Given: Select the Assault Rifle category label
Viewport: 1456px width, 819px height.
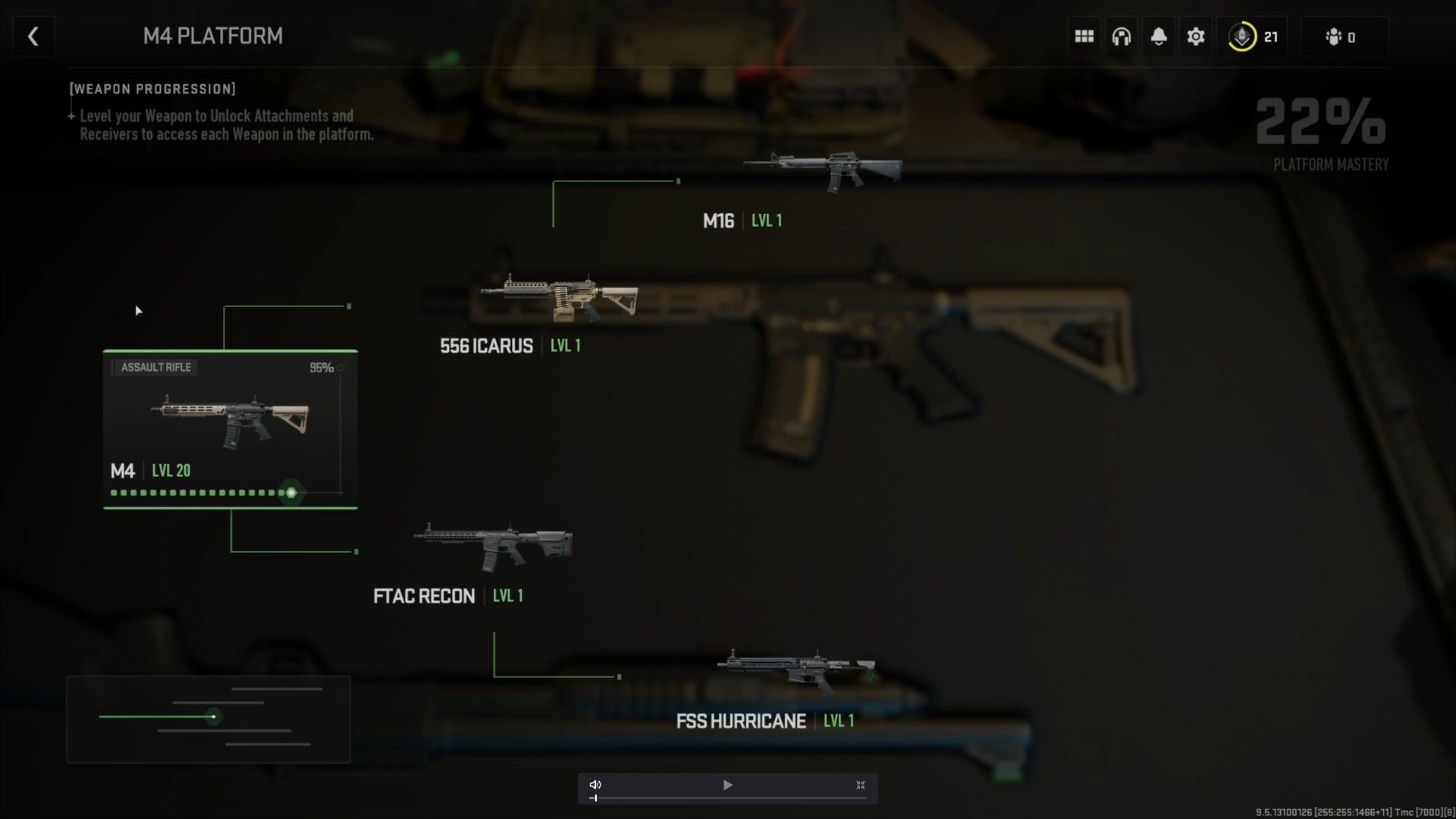Looking at the screenshot, I should click(155, 367).
